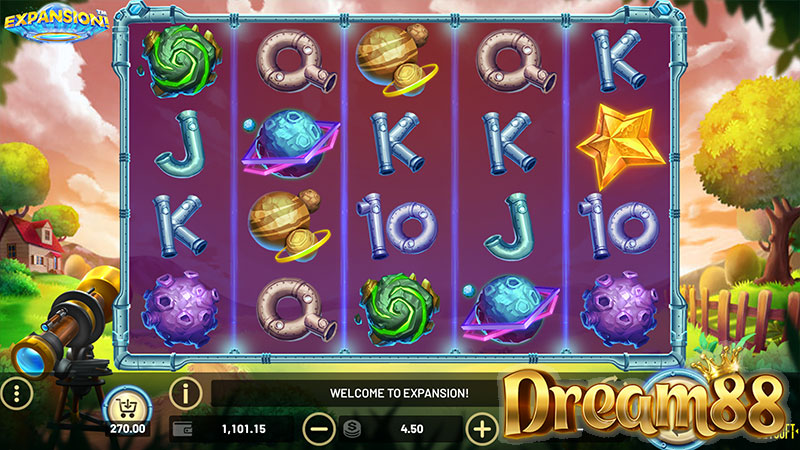Decrease the bet with the minus button
Image resolution: width=800 pixels, height=450 pixels.
pyautogui.click(x=318, y=430)
